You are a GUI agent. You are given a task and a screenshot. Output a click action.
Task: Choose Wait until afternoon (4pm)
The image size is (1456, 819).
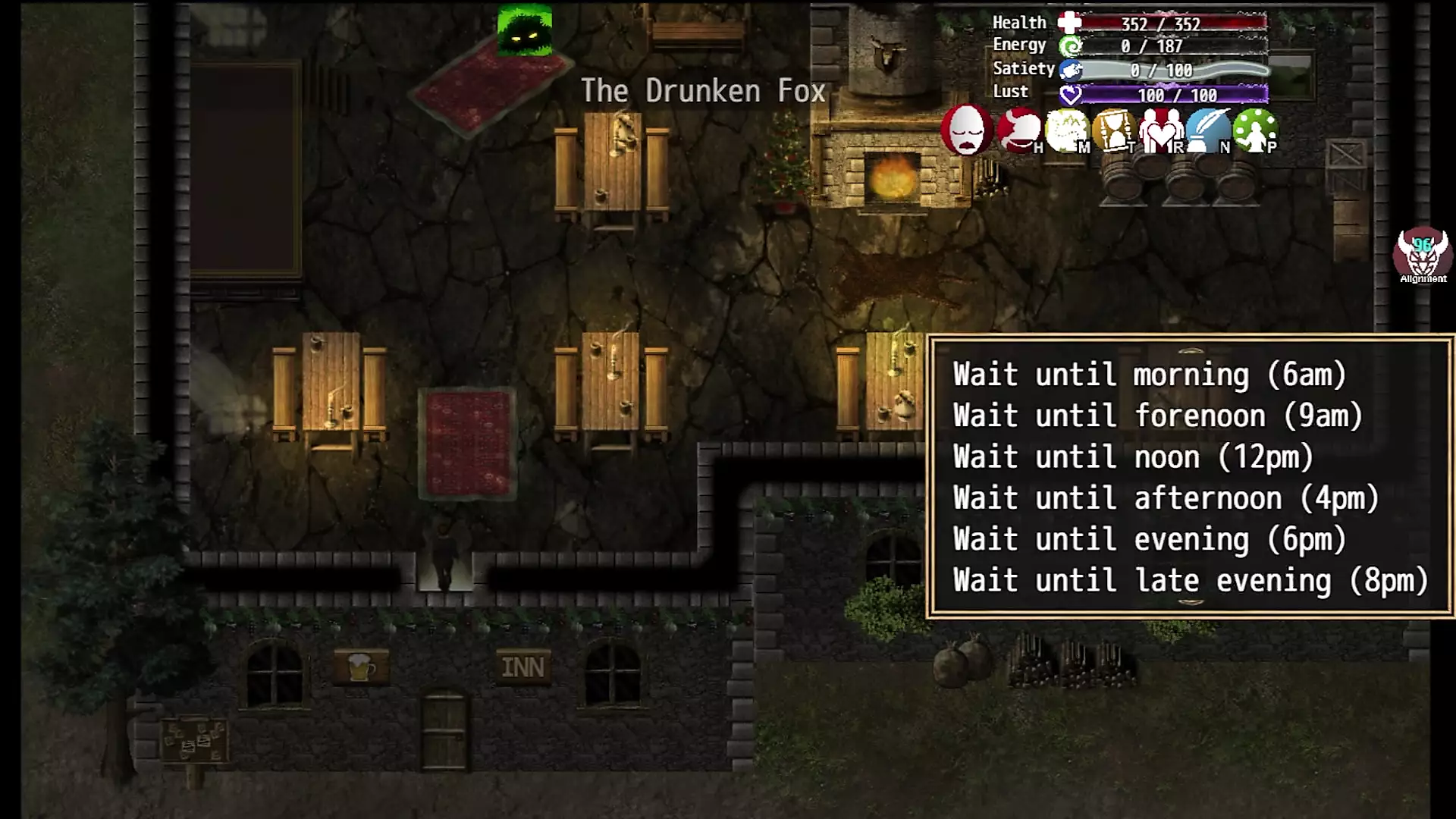[x=1166, y=498]
